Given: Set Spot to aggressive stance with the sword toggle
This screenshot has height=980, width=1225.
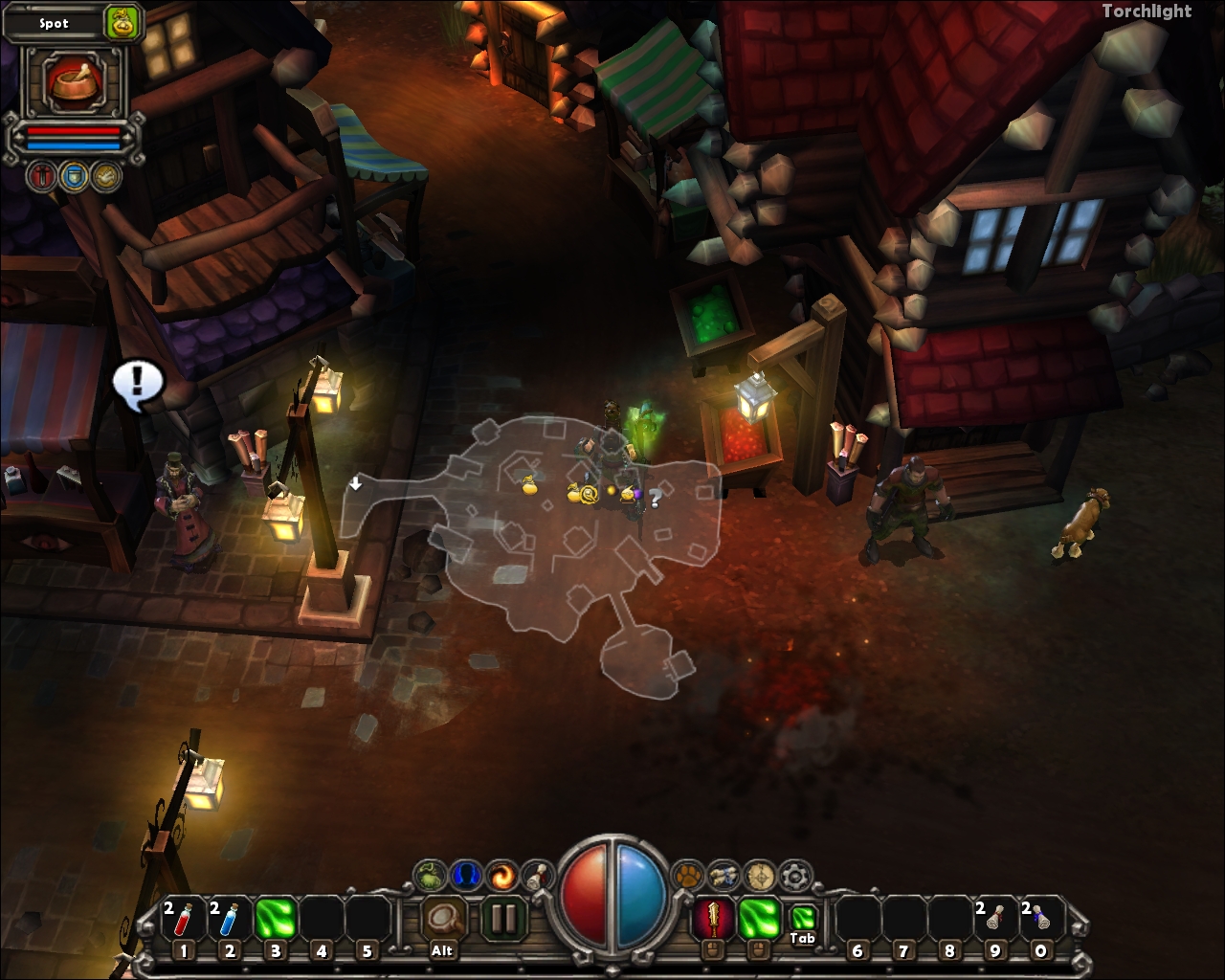Looking at the screenshot, I should (x=39, y=176).
